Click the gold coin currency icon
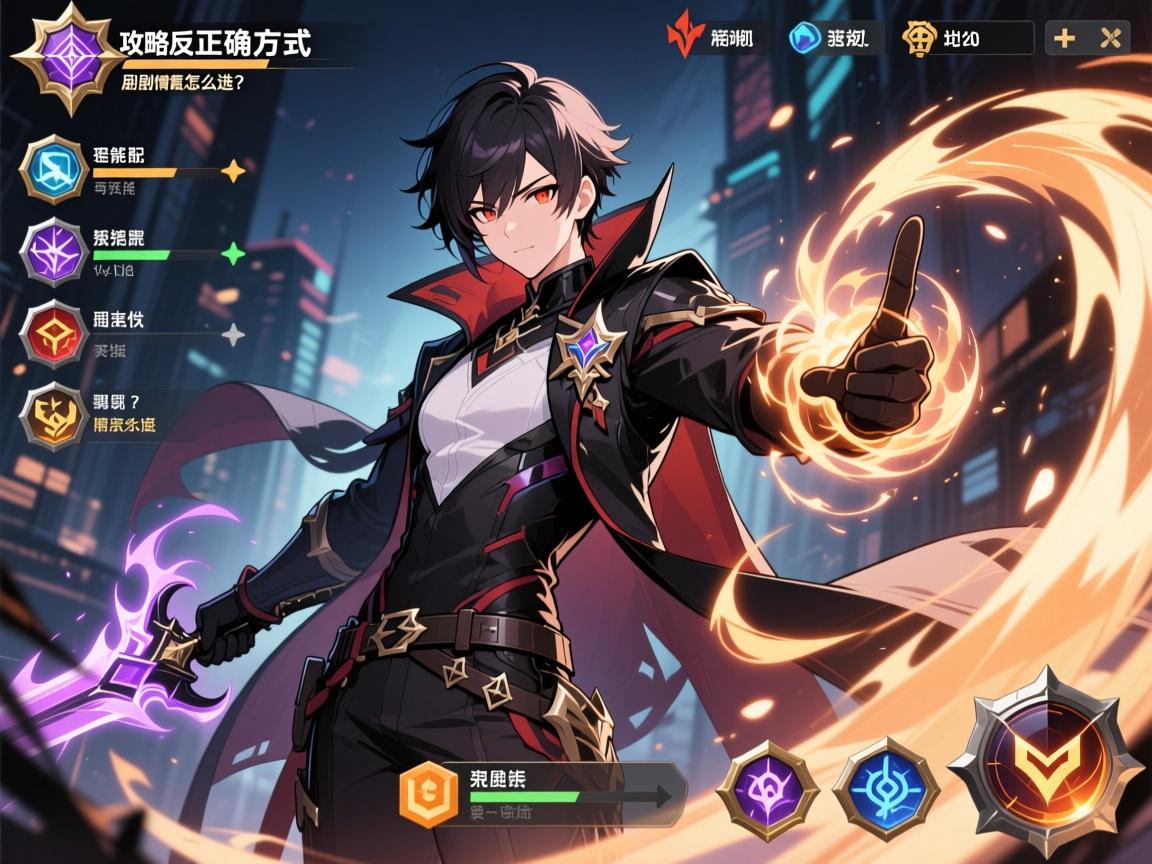The image size is (1152, 864). coord(918,39)
